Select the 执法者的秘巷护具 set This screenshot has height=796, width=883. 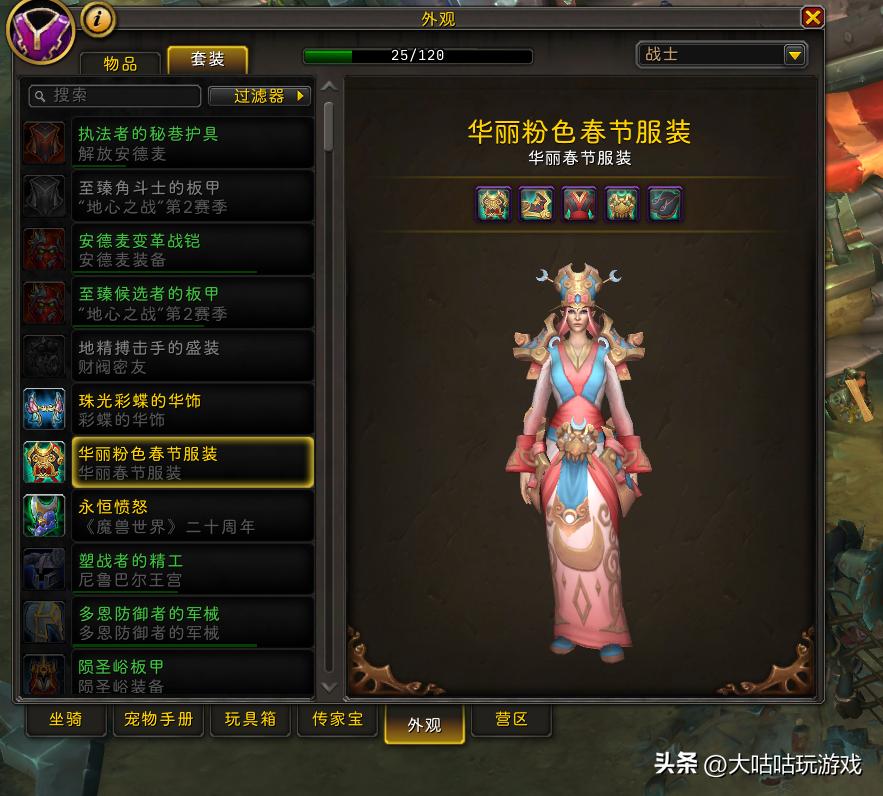[168, 143]
